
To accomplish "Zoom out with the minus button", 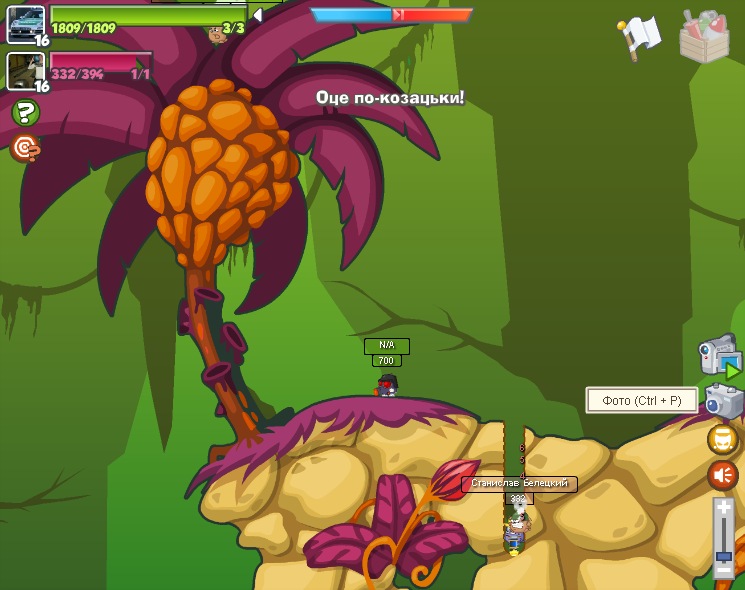I will [x=724, y=571].
